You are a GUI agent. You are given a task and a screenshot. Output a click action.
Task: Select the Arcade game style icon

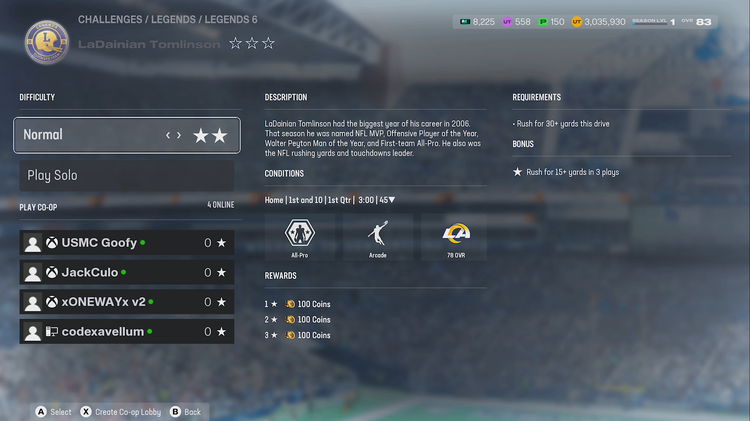pos(378,236)
